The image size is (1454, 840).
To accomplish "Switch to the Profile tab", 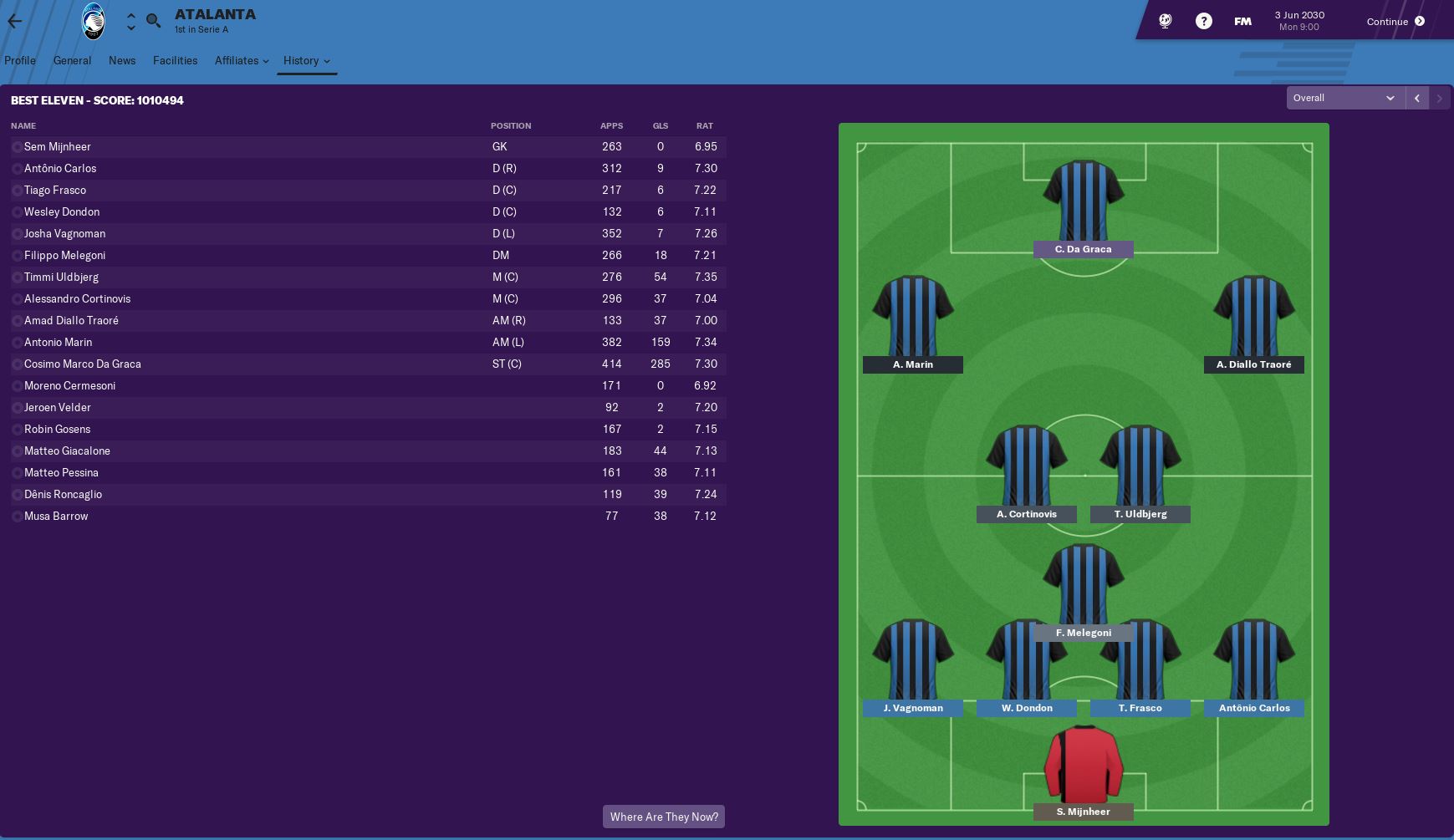I will pos(20,60).
